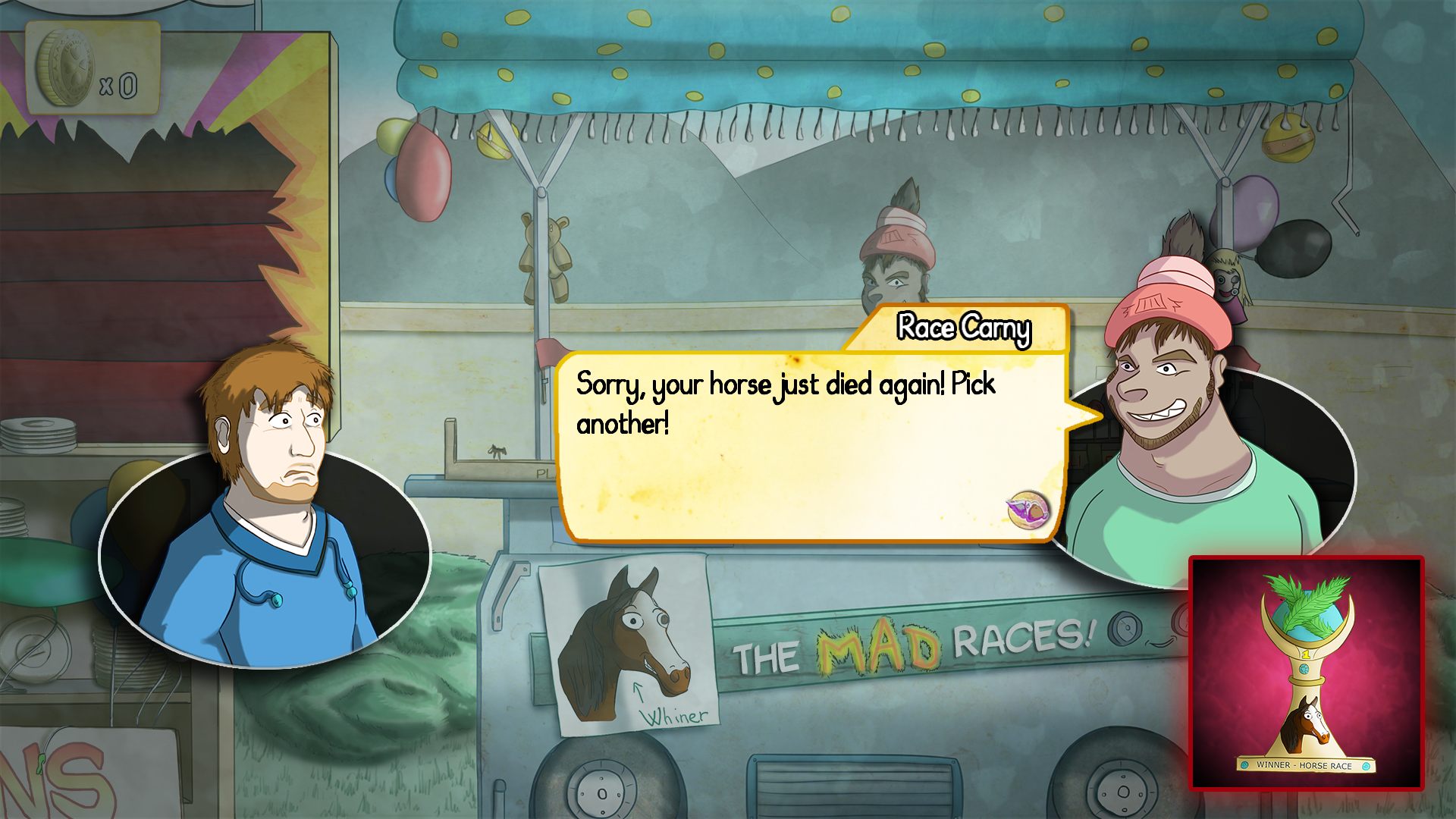Advance dialogue with the shell continue icon
Image resolution: width=1456 pixels, height=819 pixels.
pos(1028,510)
